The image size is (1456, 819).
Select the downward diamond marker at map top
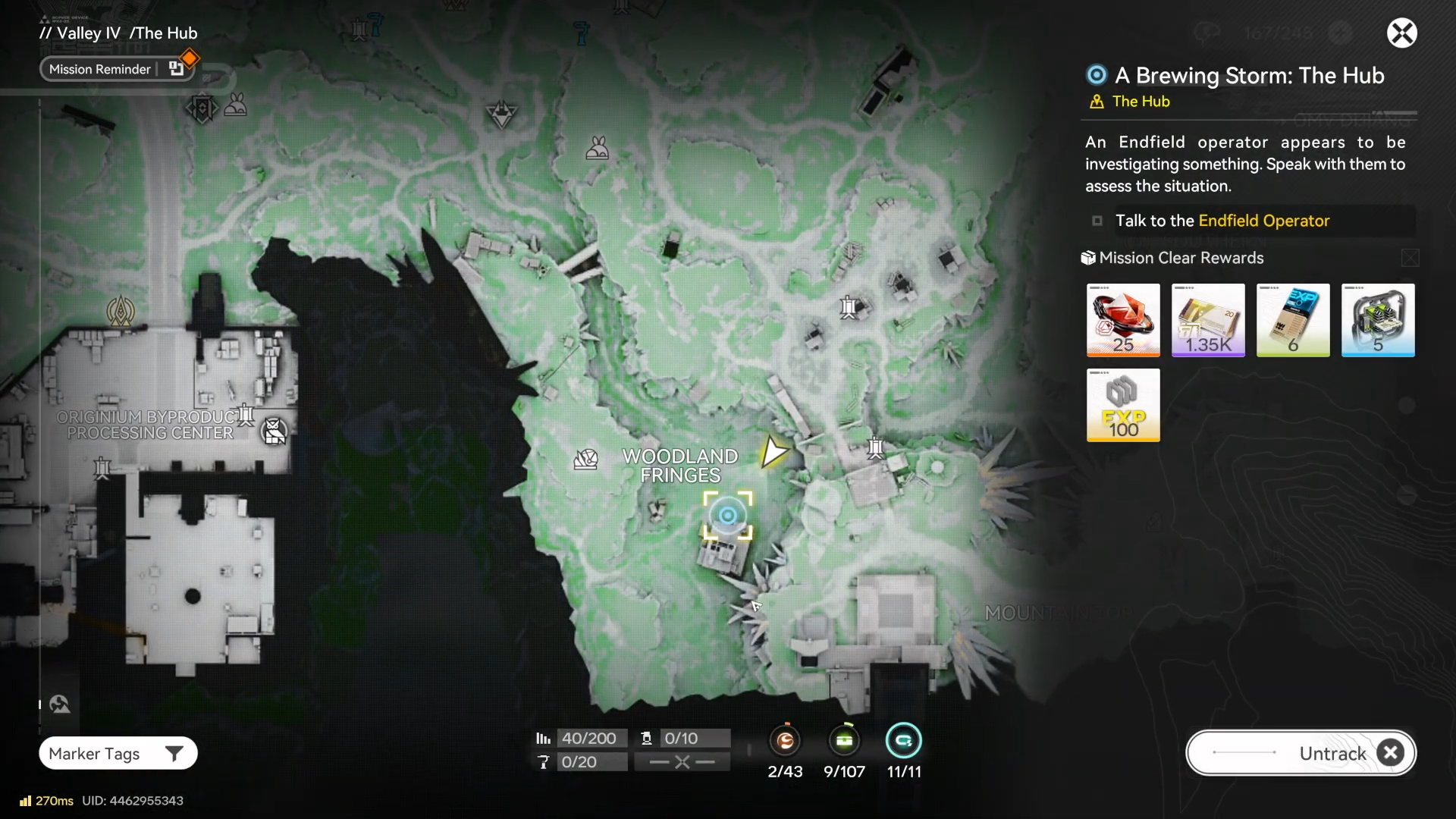pos(501,115)
